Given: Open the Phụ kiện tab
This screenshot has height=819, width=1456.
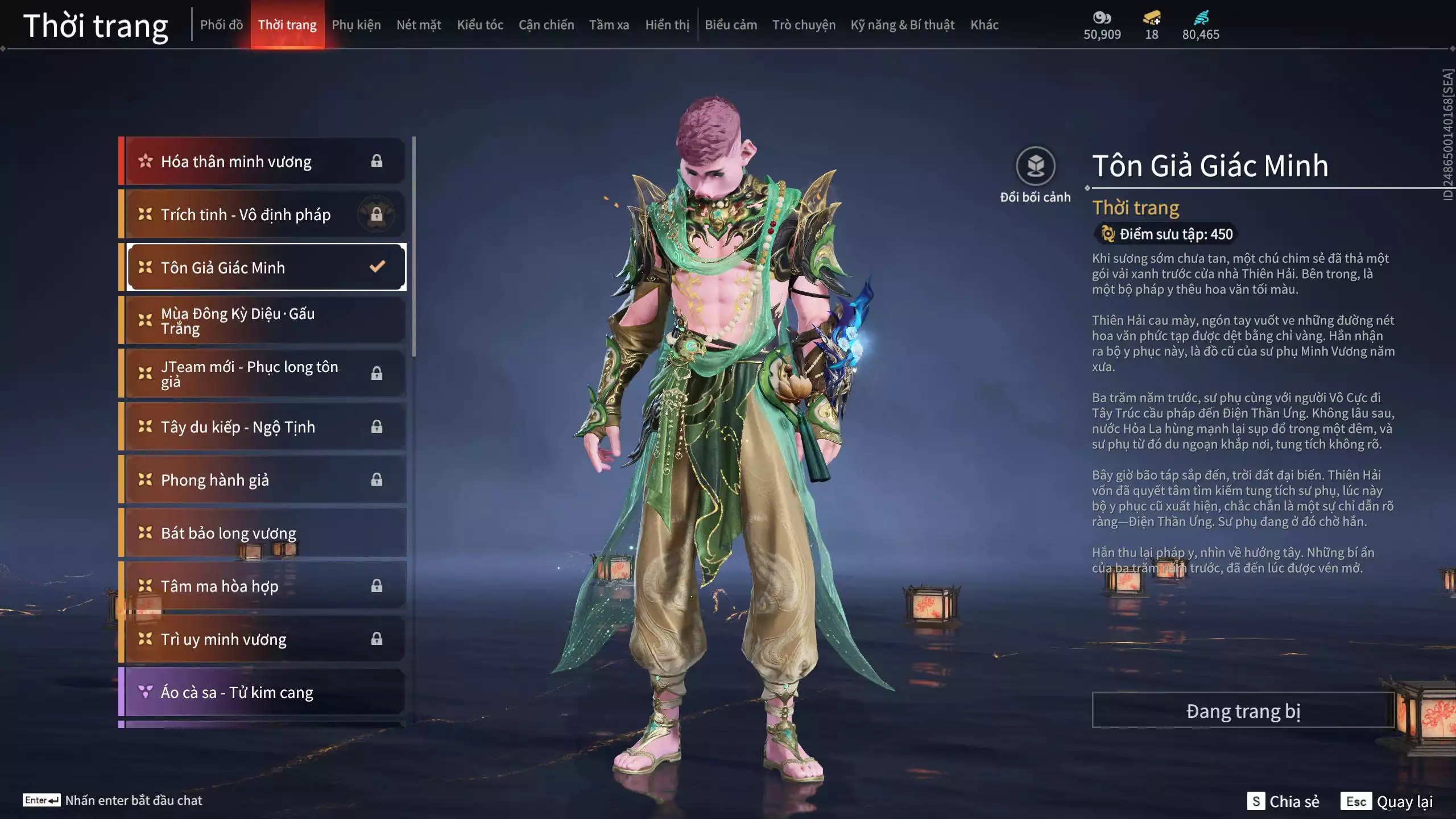Looking at the screenshot, I should pyautogui.click(x=356, y=25).
